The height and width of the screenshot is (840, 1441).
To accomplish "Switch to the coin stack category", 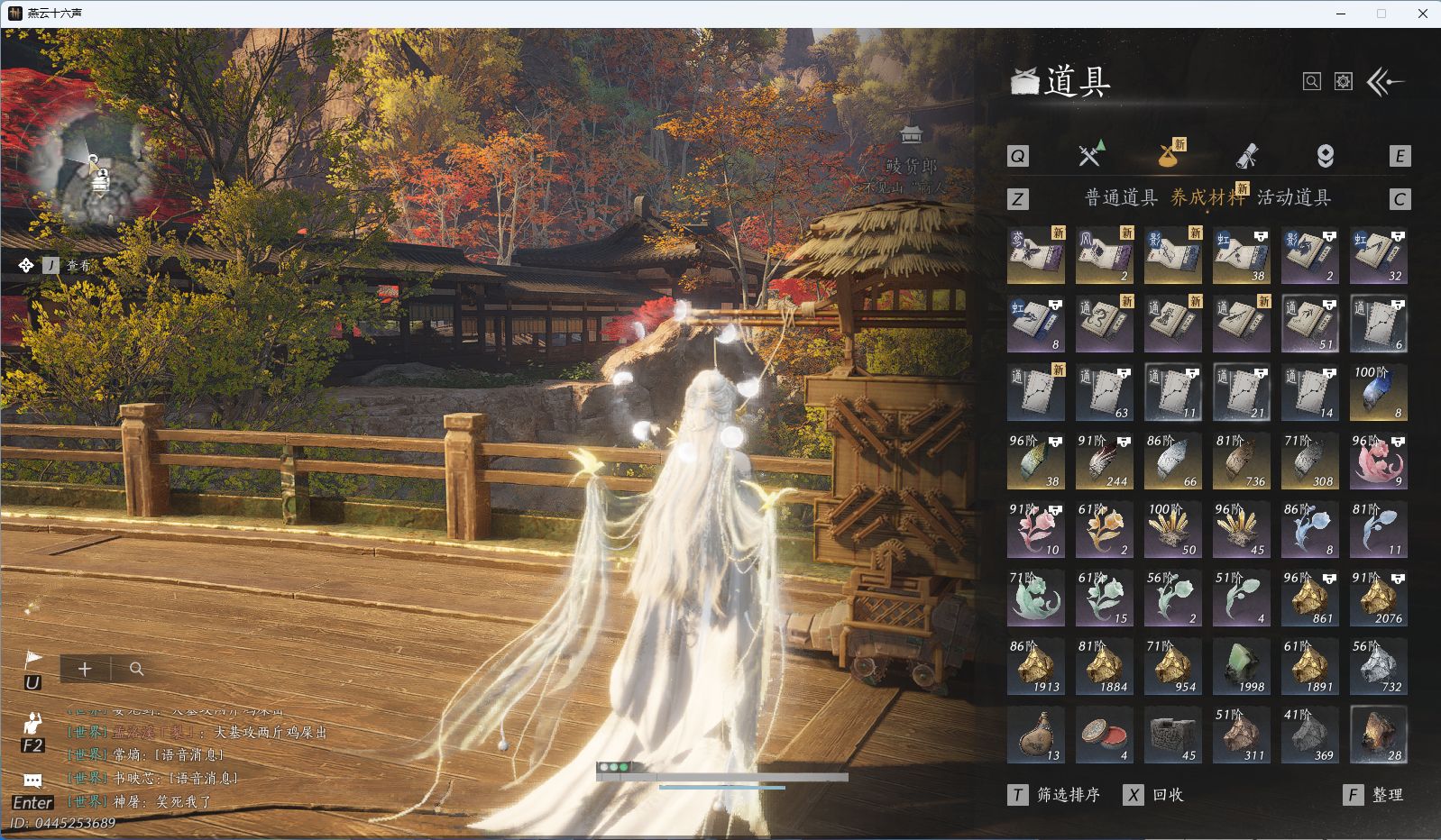I will click(x=1325, y=156).
